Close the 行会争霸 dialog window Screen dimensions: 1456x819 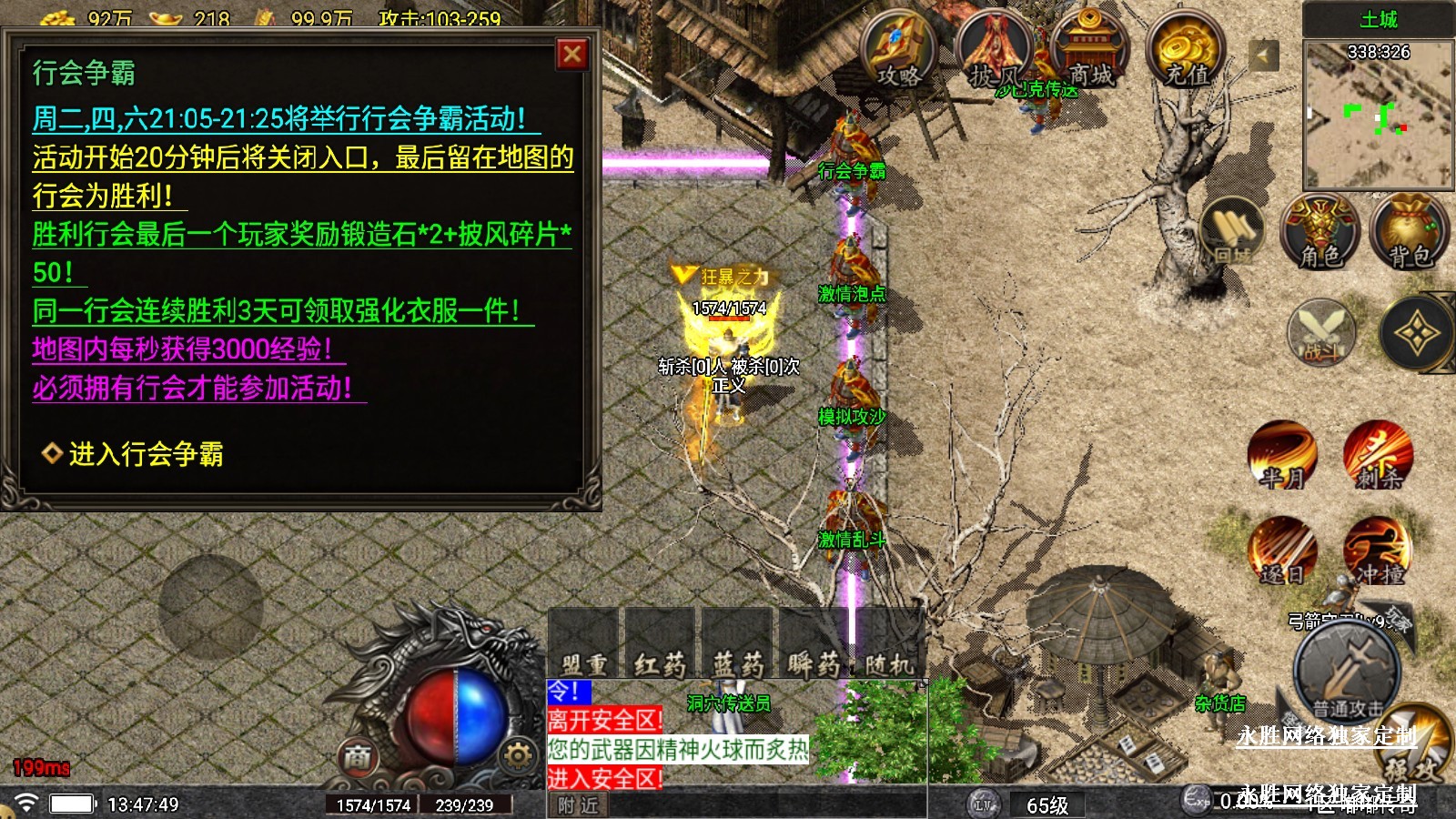pyautogui.click(x=572, y=55)
